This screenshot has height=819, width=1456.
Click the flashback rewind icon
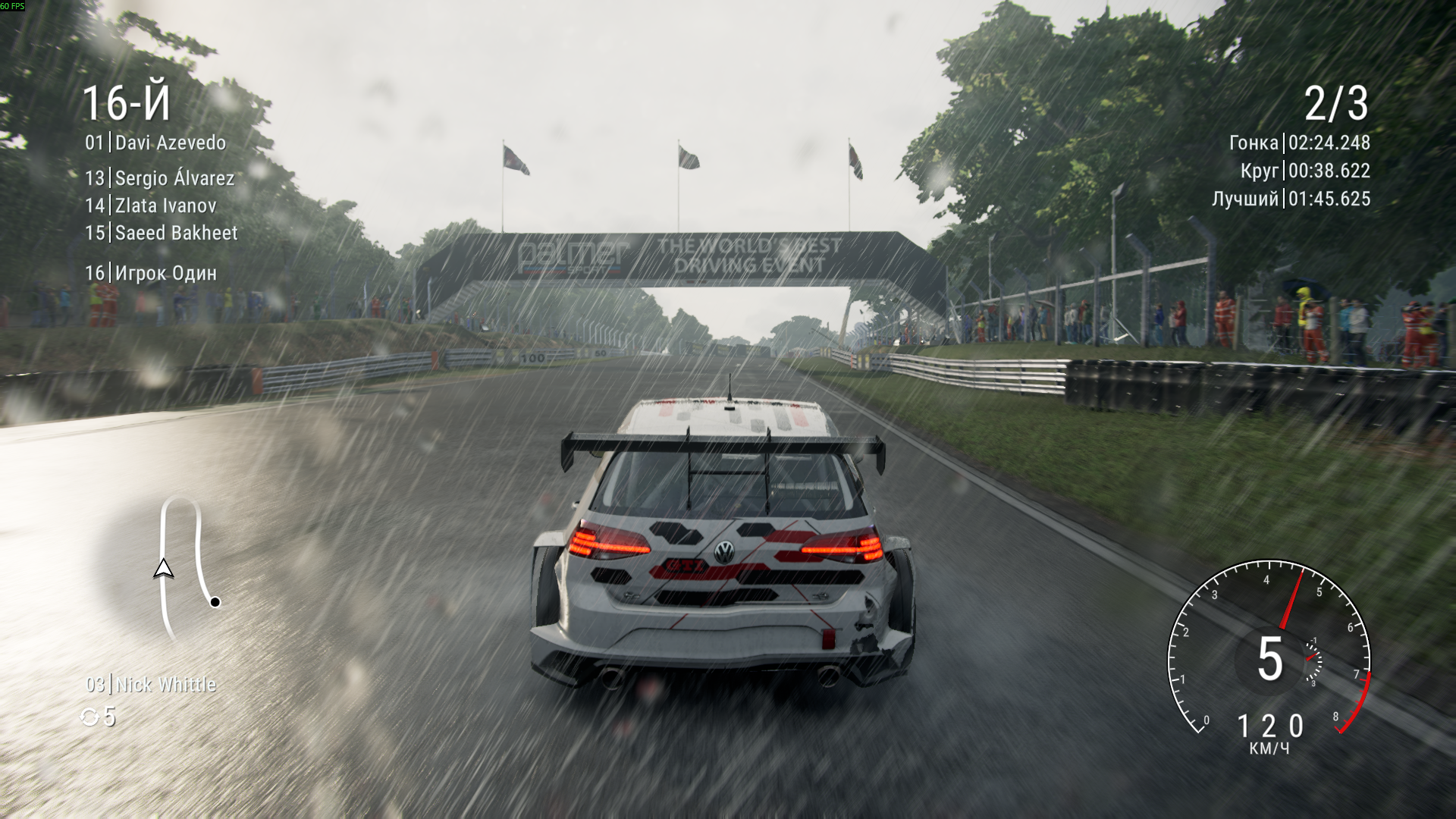[x=89, y=717]
